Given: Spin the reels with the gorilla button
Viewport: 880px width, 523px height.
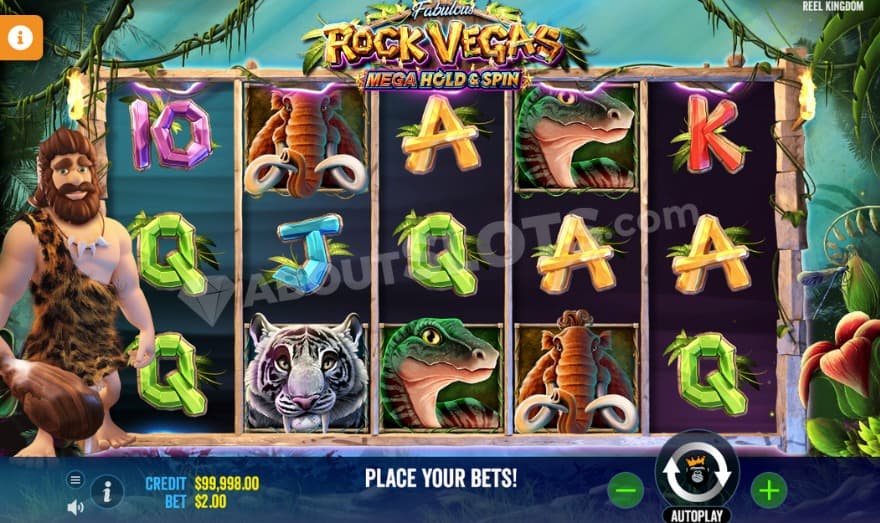Looking at the screenshot, I should click(696, 475).
